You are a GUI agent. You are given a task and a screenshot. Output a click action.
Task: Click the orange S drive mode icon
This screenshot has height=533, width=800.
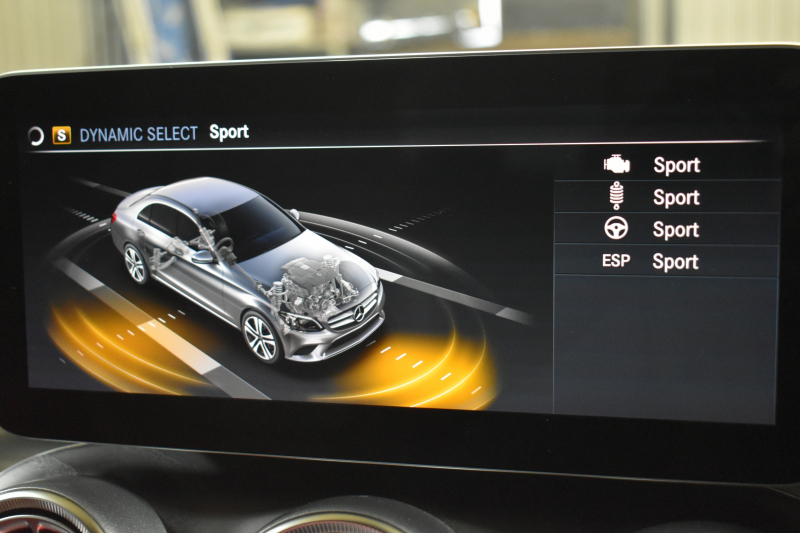tap(62, 135)
